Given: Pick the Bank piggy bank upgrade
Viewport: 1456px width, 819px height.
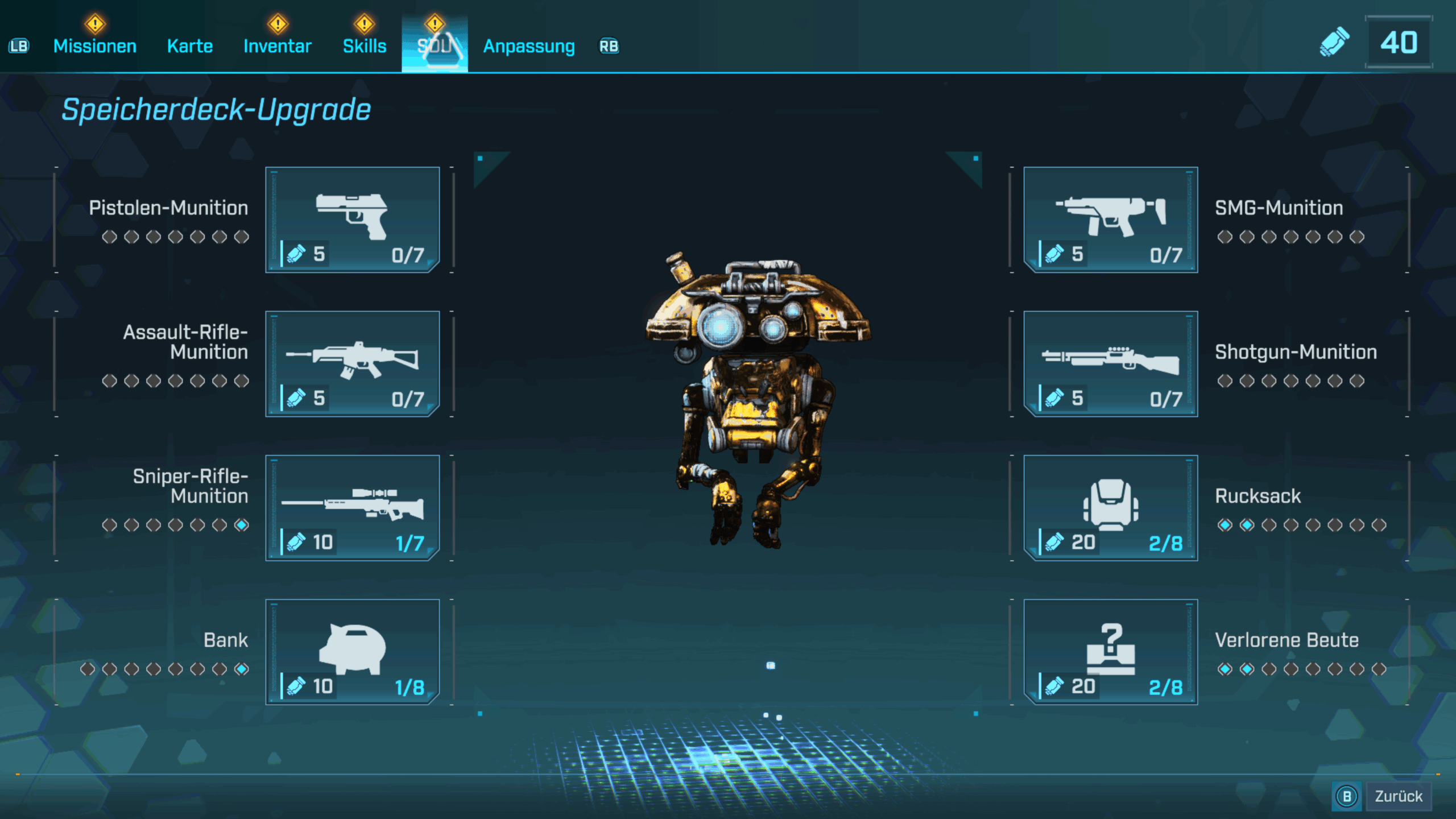Looking at the screenshot, I should point(353,651).
